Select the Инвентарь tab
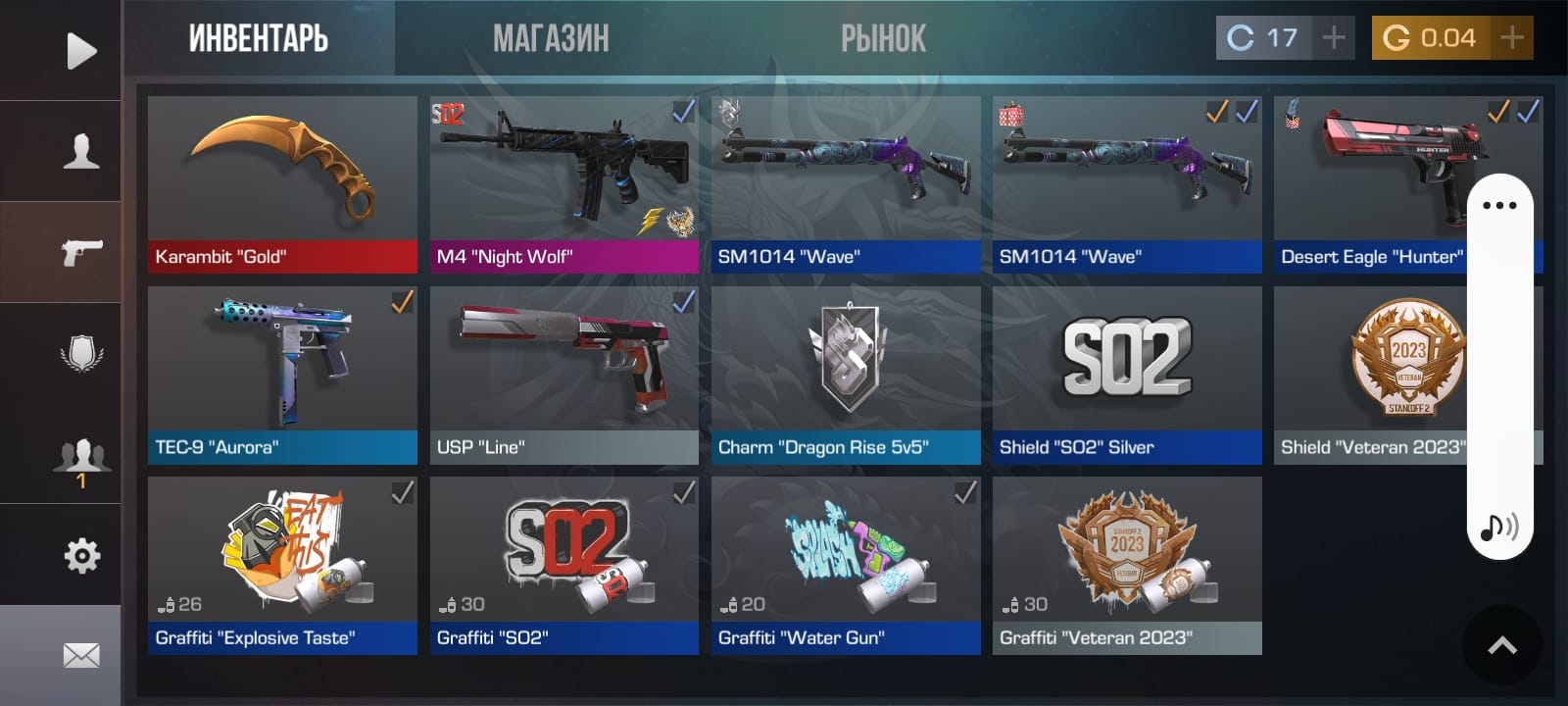The height and width of the screenshot is (706, 1568). (258, 39)
